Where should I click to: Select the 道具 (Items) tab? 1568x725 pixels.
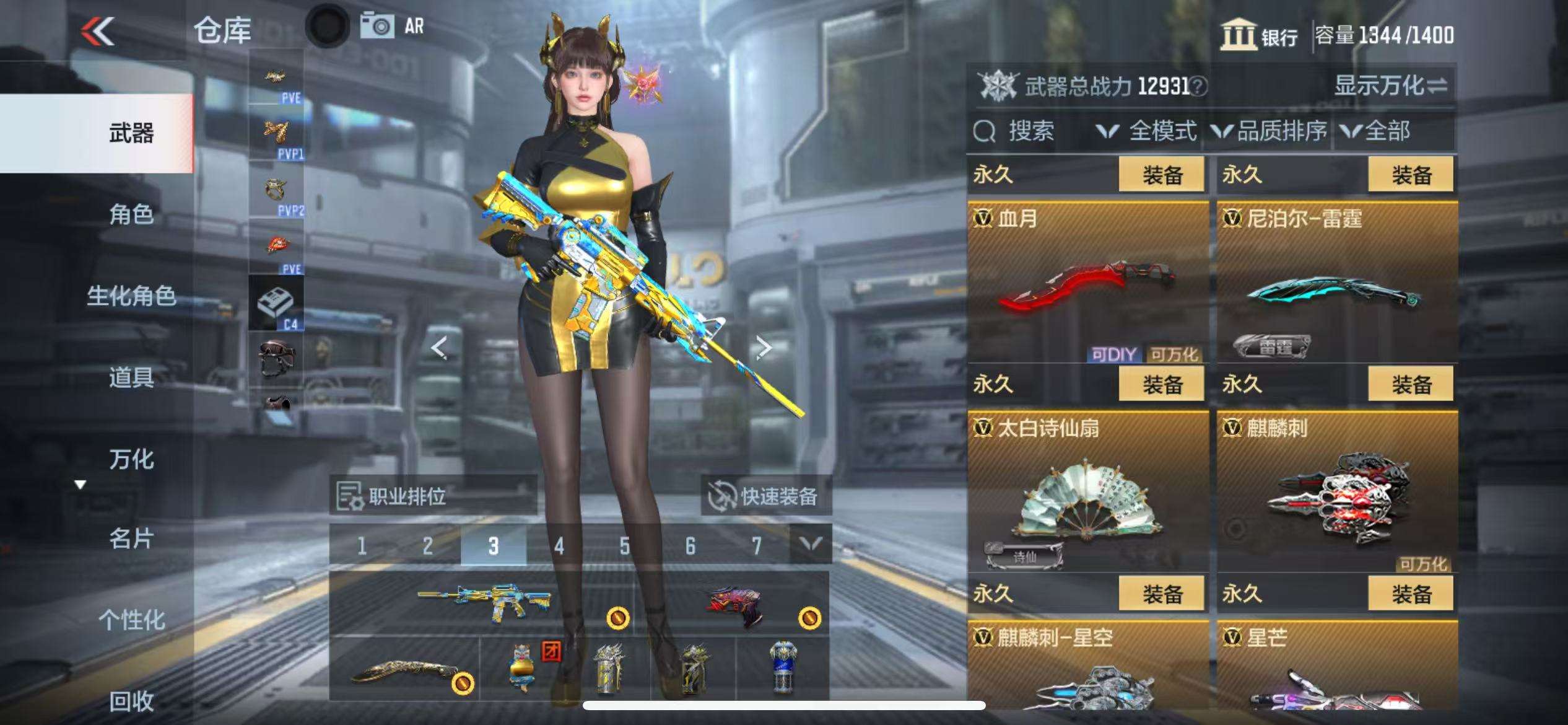click(x=131, y=377)
